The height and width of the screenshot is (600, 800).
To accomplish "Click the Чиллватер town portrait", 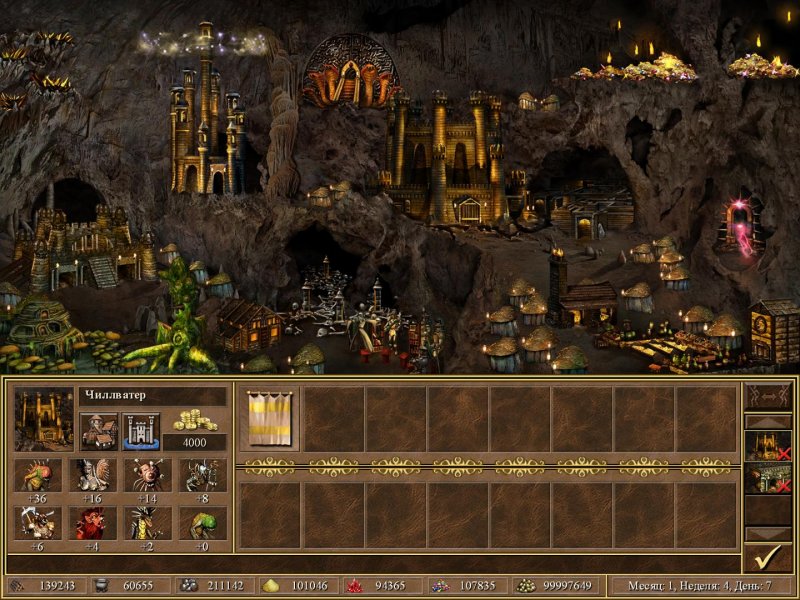I will 44,419.
